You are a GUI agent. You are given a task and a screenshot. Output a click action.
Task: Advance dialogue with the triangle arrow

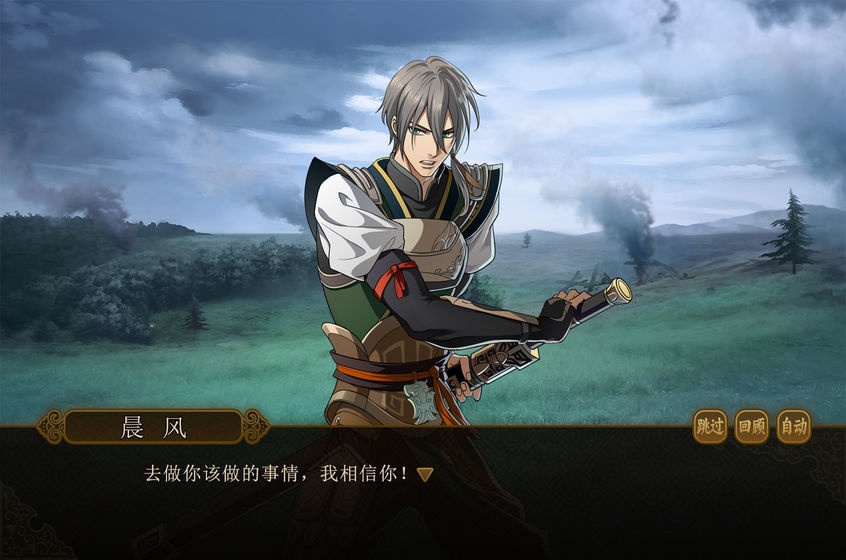click(425, 474)
